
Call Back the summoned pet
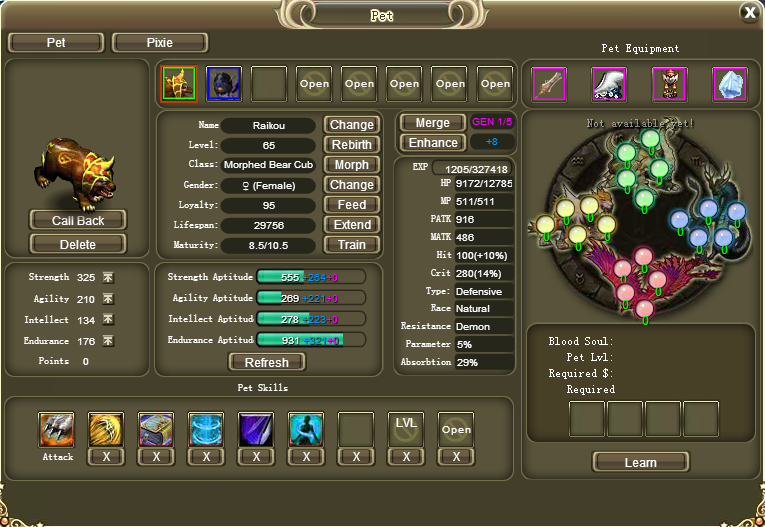click(78, 220)
